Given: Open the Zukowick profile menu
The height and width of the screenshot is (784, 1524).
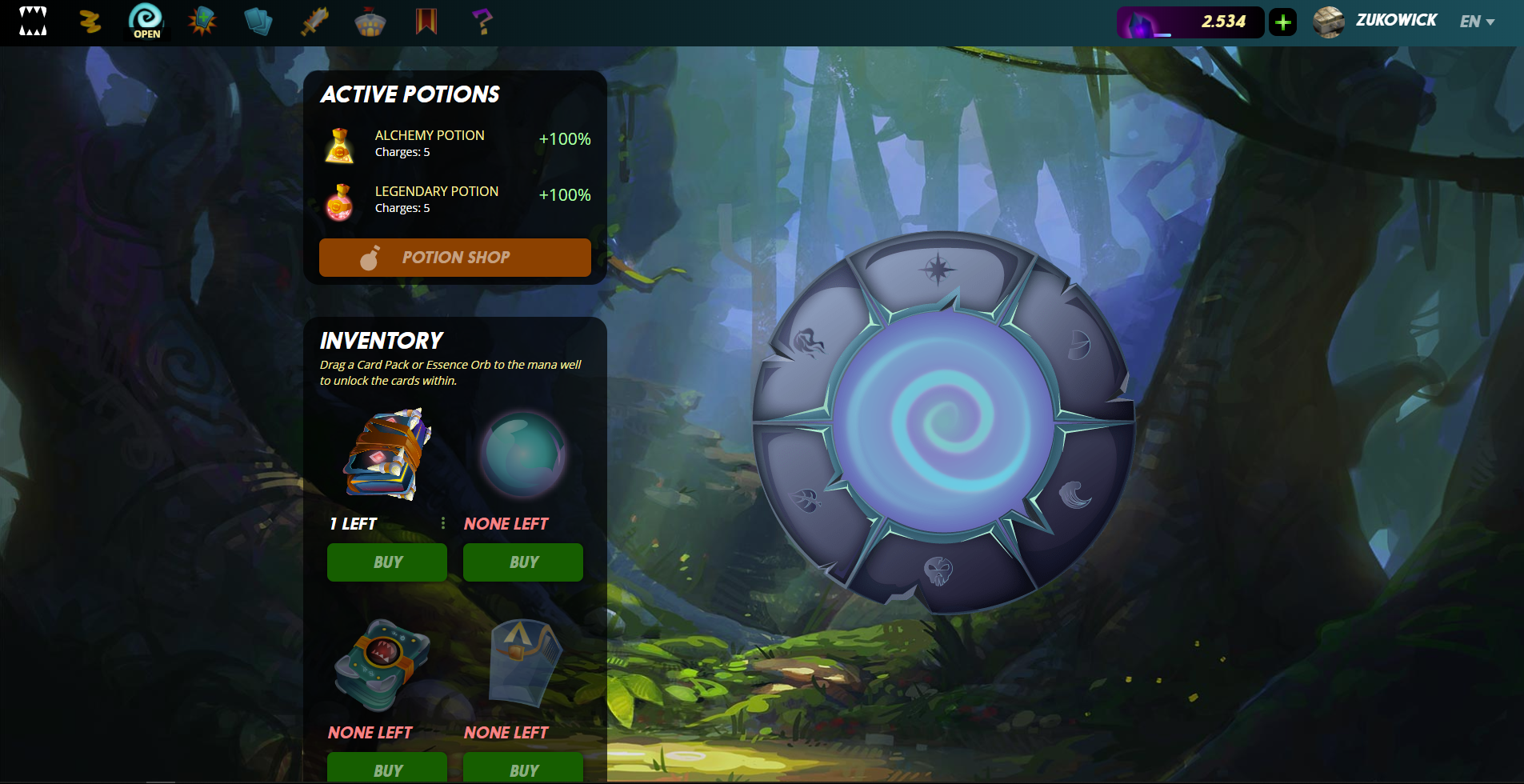Looking at the screenshot, I should [x=1376, y=22].
